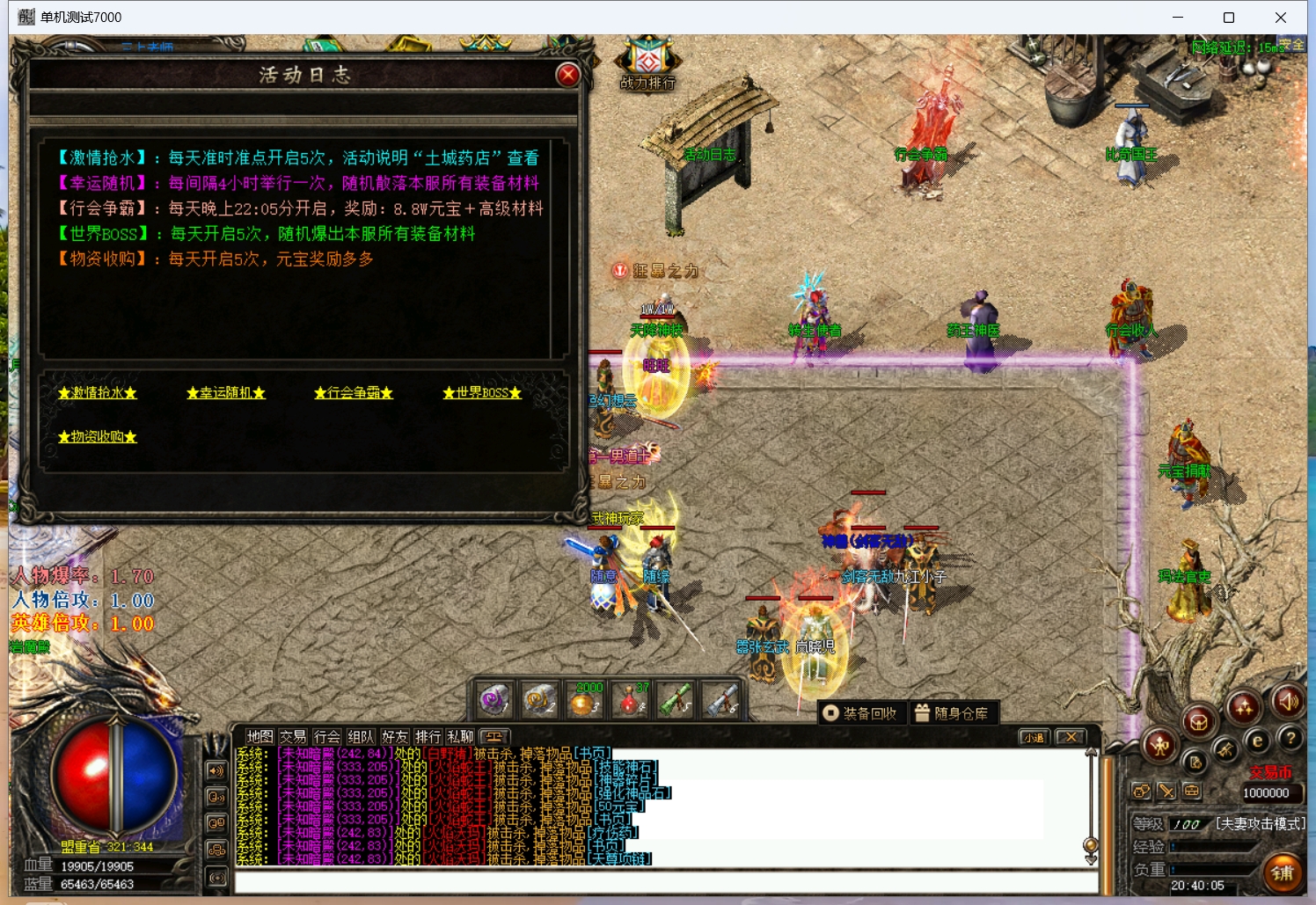Switch to the 地图 map tab

point(260,737)
